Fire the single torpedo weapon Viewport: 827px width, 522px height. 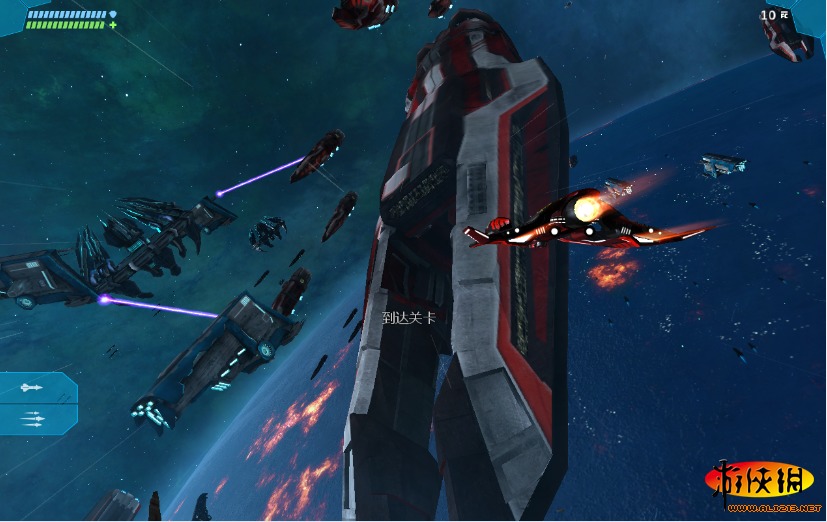(32, 388)
